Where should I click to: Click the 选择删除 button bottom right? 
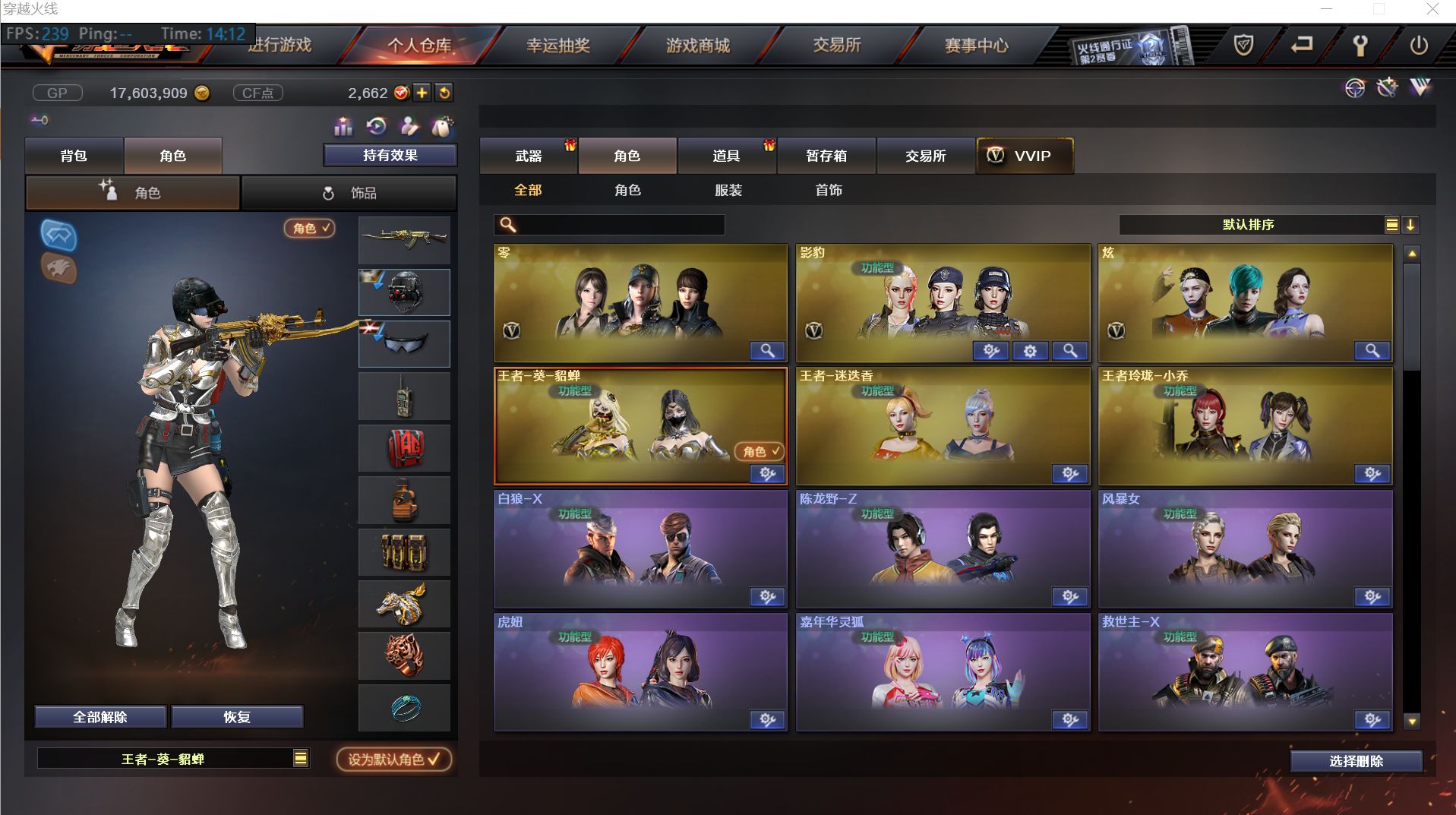click(1356, 760)
